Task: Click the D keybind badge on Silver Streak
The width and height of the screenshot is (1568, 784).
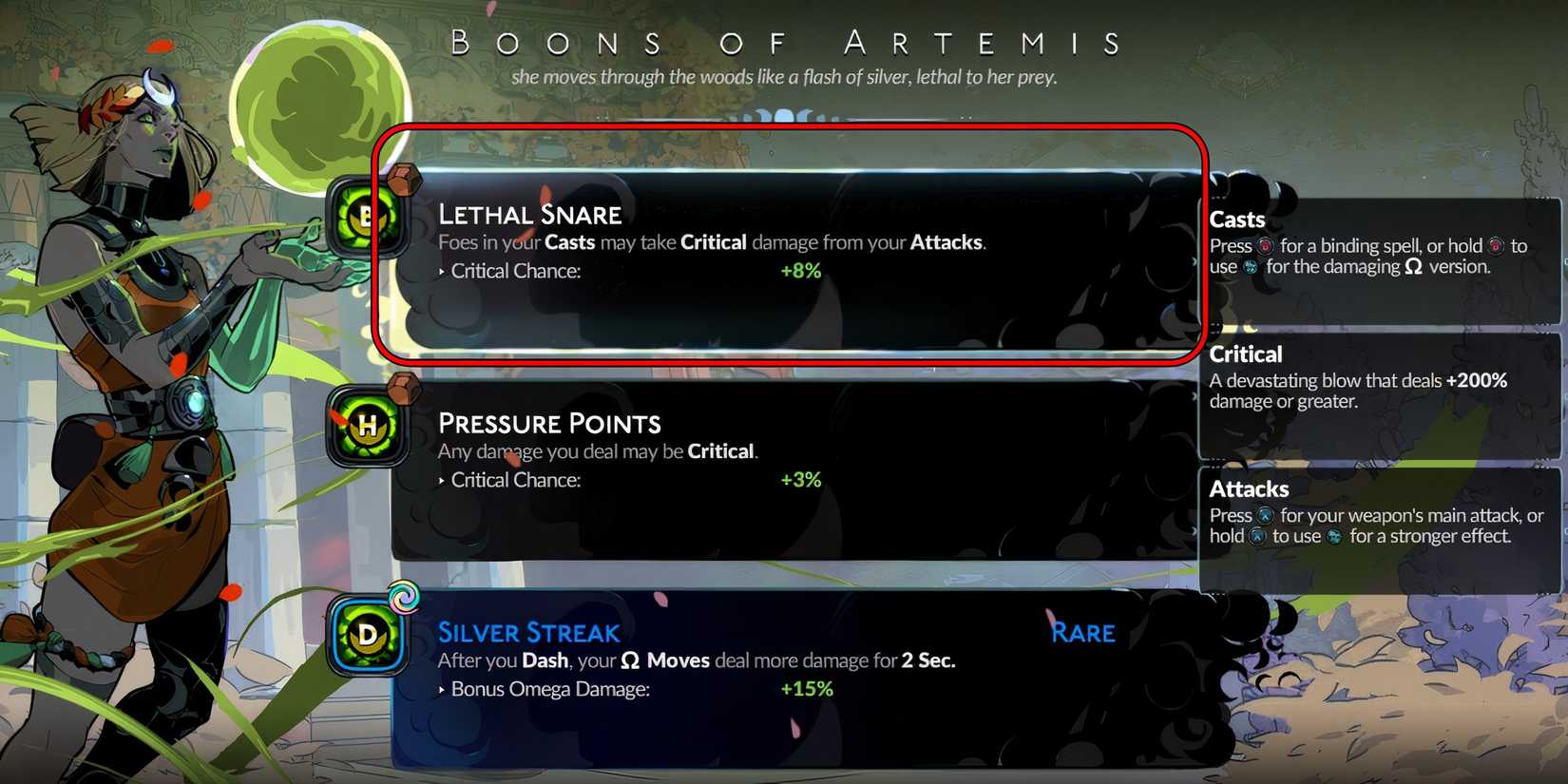Action: pos(367,637)
